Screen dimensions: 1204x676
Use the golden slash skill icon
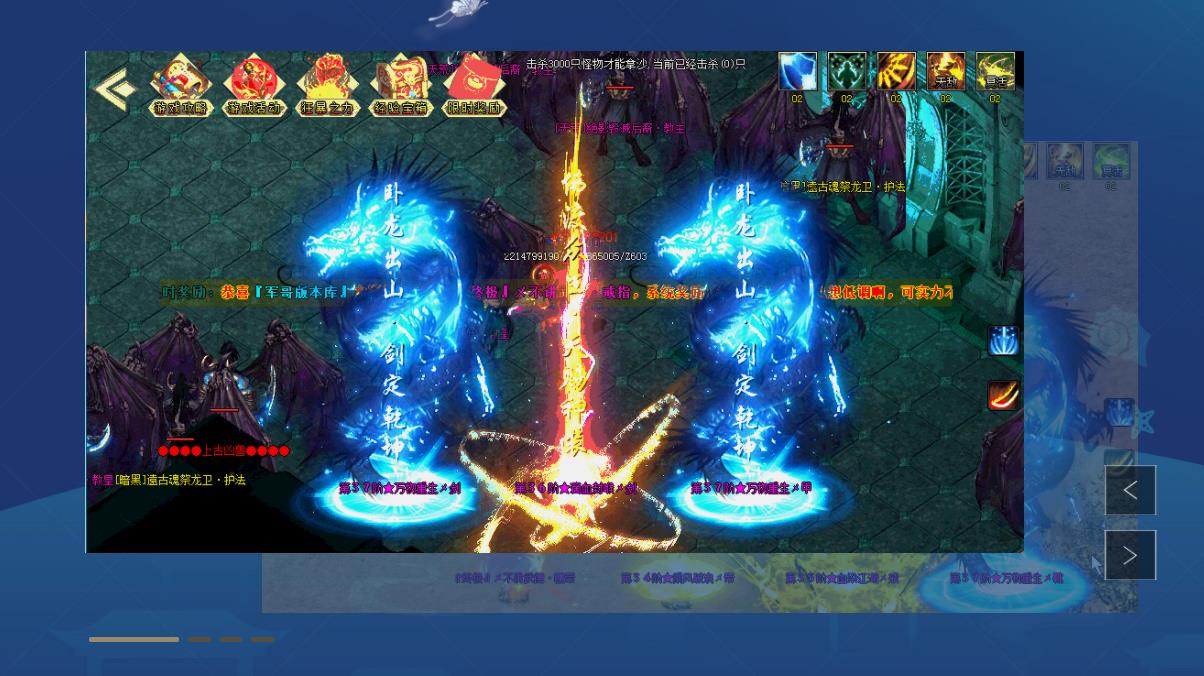click(x=896, y=72)
